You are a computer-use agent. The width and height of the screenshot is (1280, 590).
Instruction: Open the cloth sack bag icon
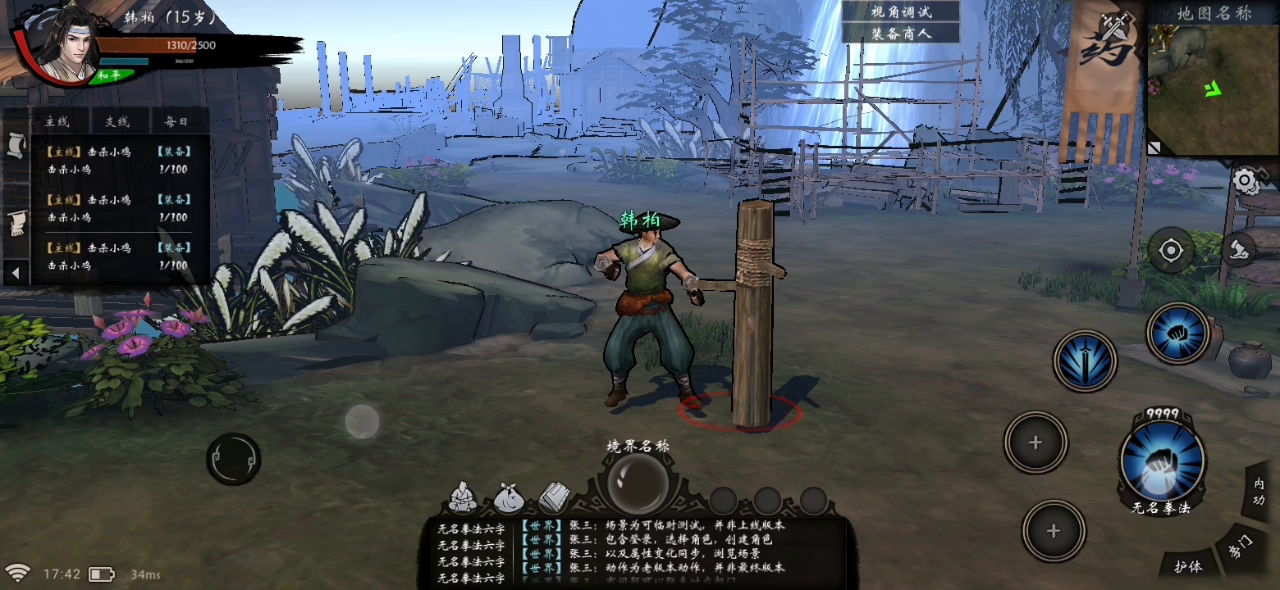point(508,497)
